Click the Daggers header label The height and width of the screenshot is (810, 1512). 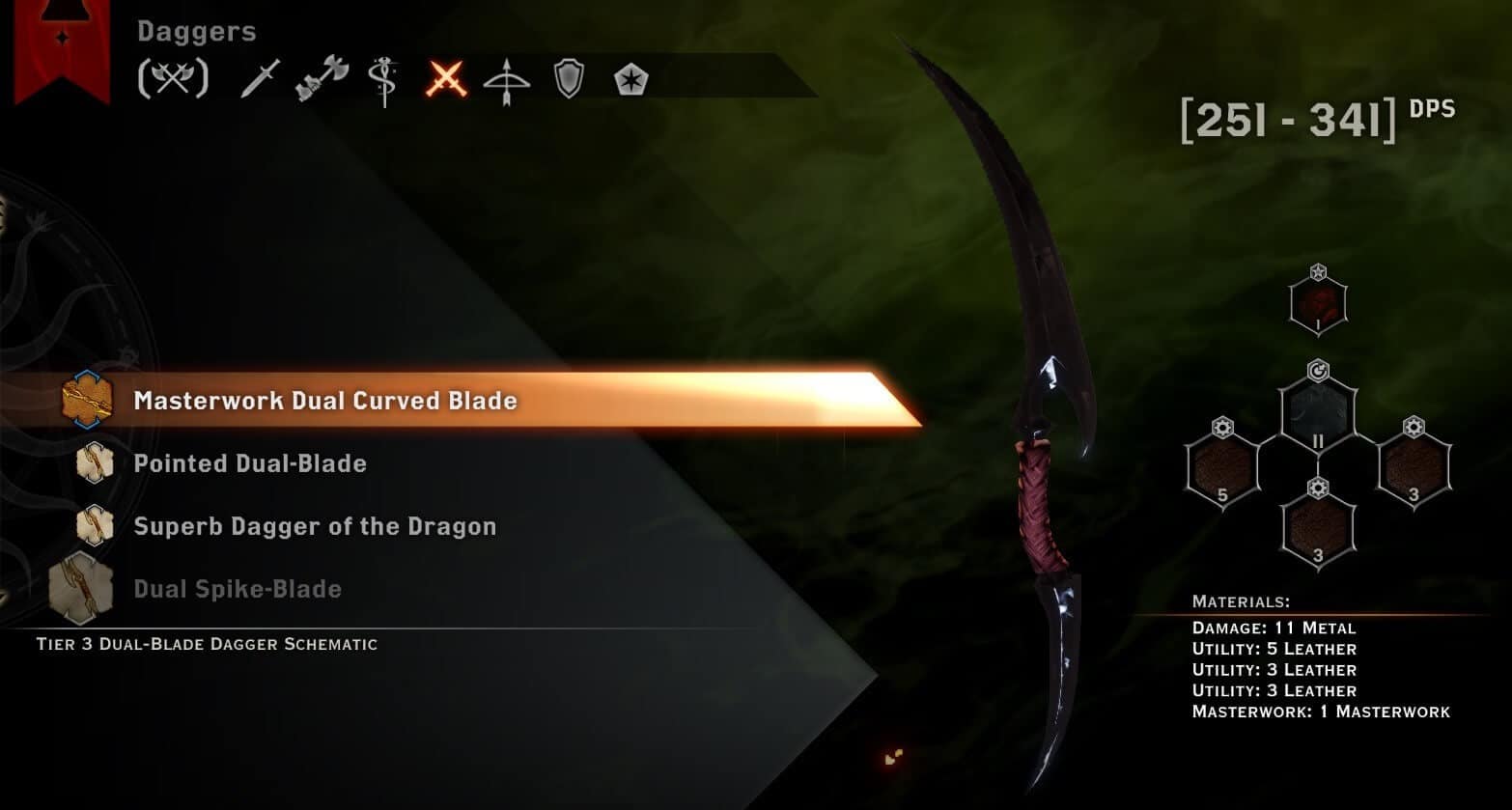pos(195,31)
